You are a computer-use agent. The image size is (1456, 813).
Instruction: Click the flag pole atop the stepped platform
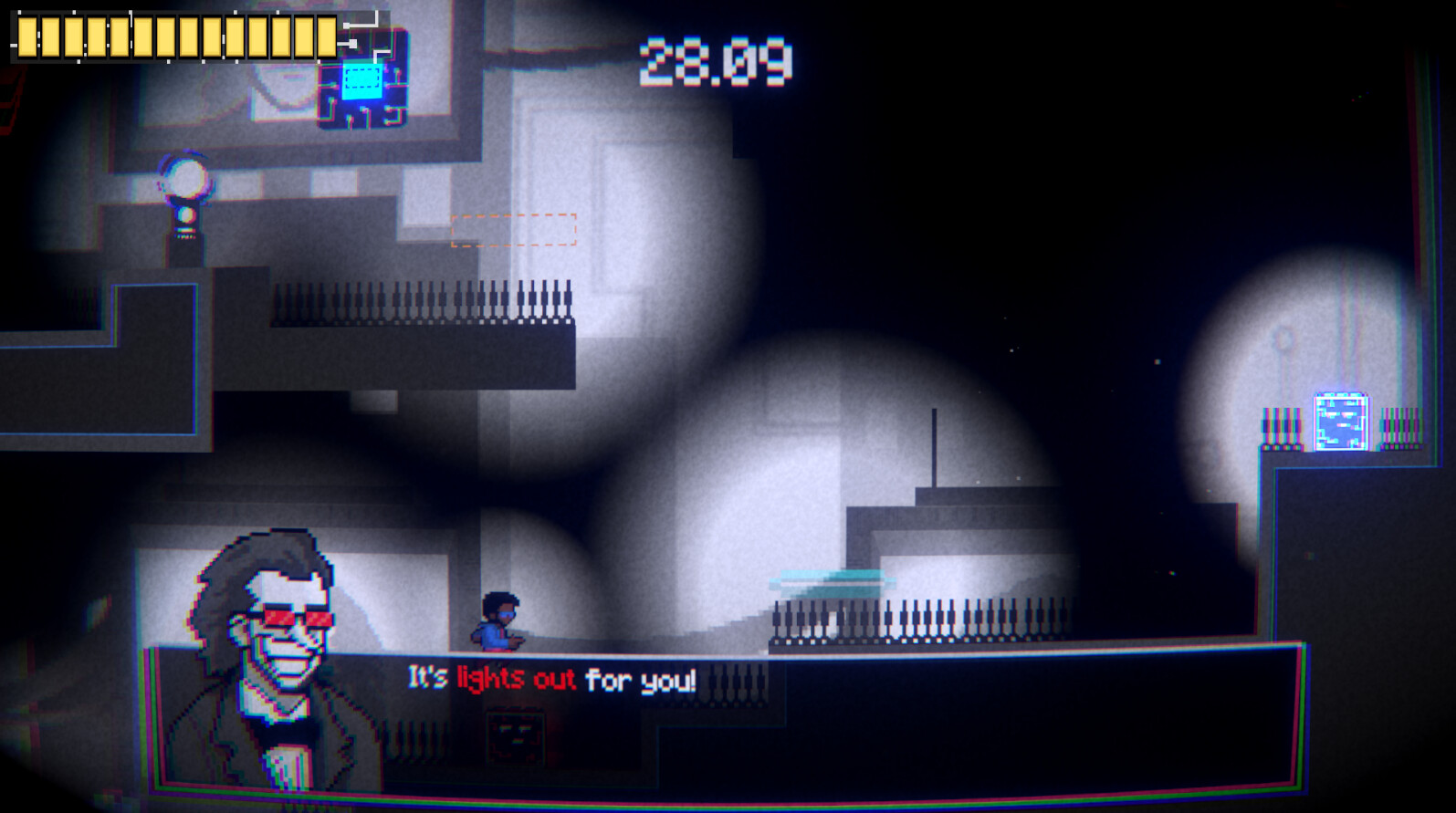(x=935, y=447)
